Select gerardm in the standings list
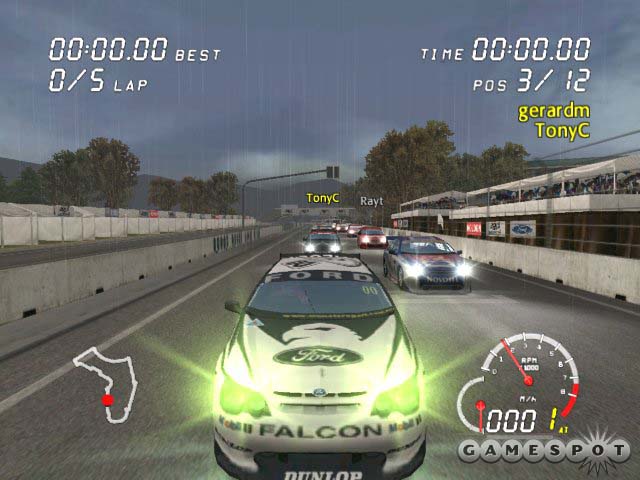 (553, 111)
